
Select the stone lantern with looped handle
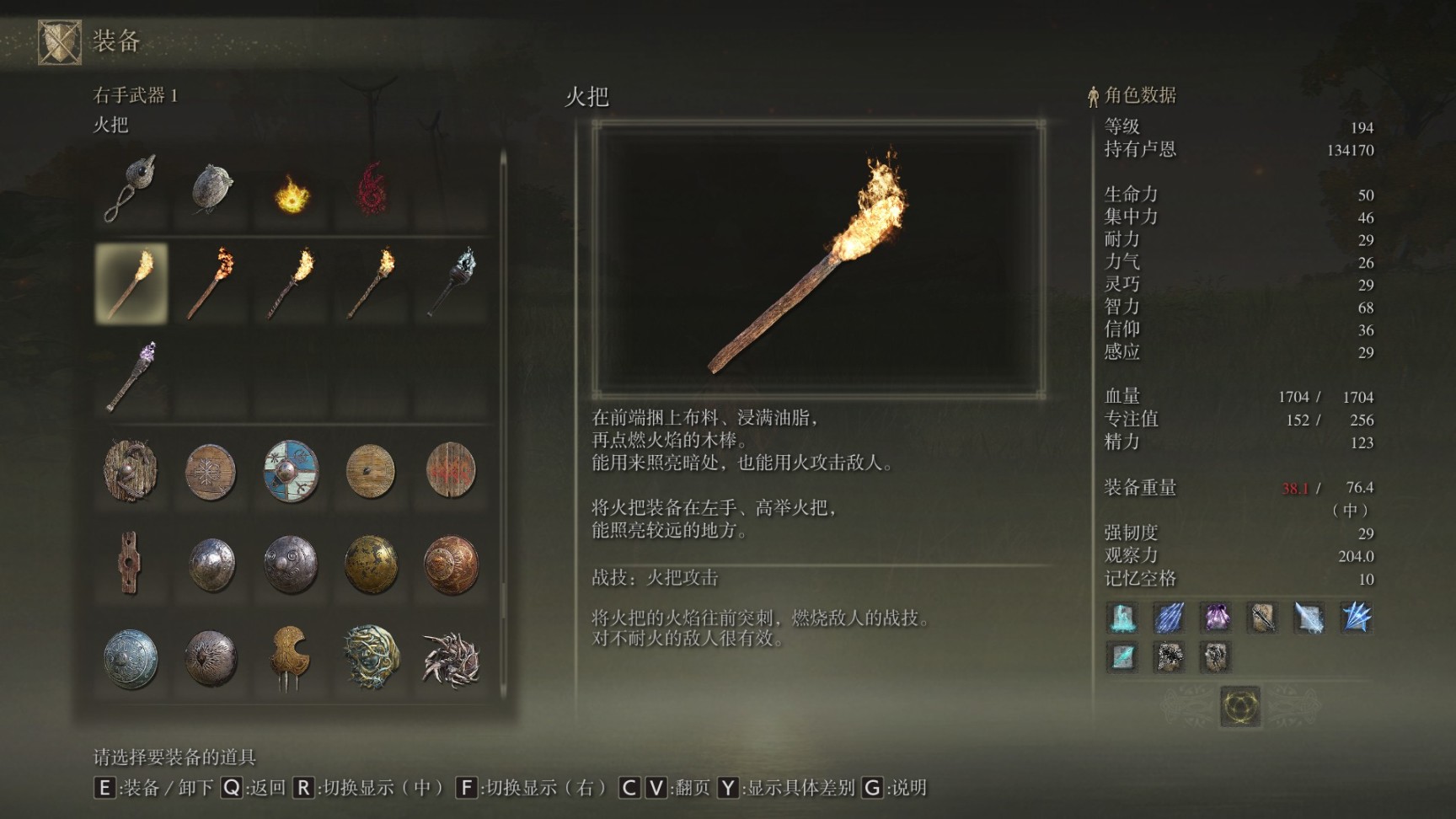click(x=131, y=189)
